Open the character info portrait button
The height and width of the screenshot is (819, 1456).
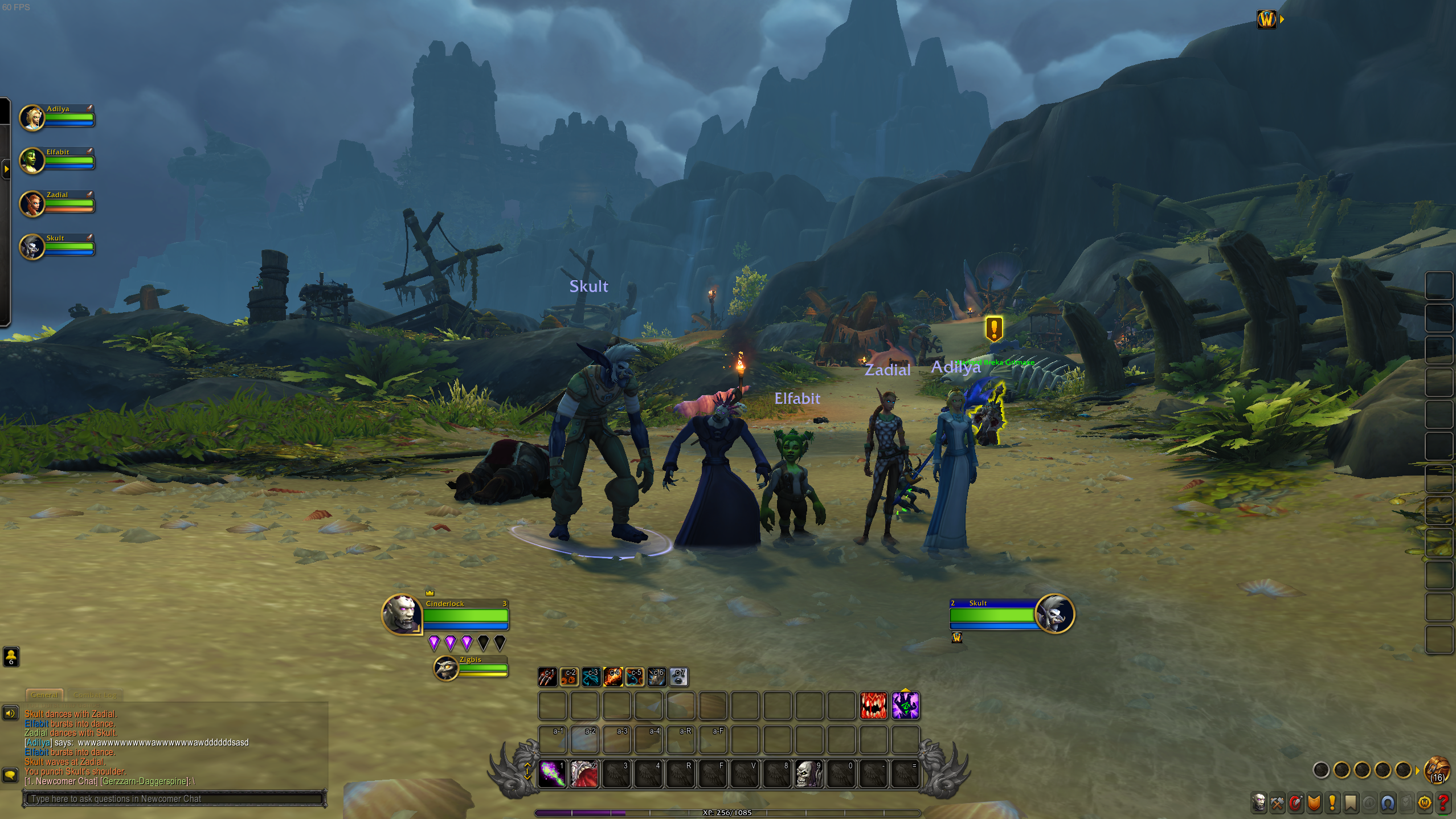tap(1259, 803)
